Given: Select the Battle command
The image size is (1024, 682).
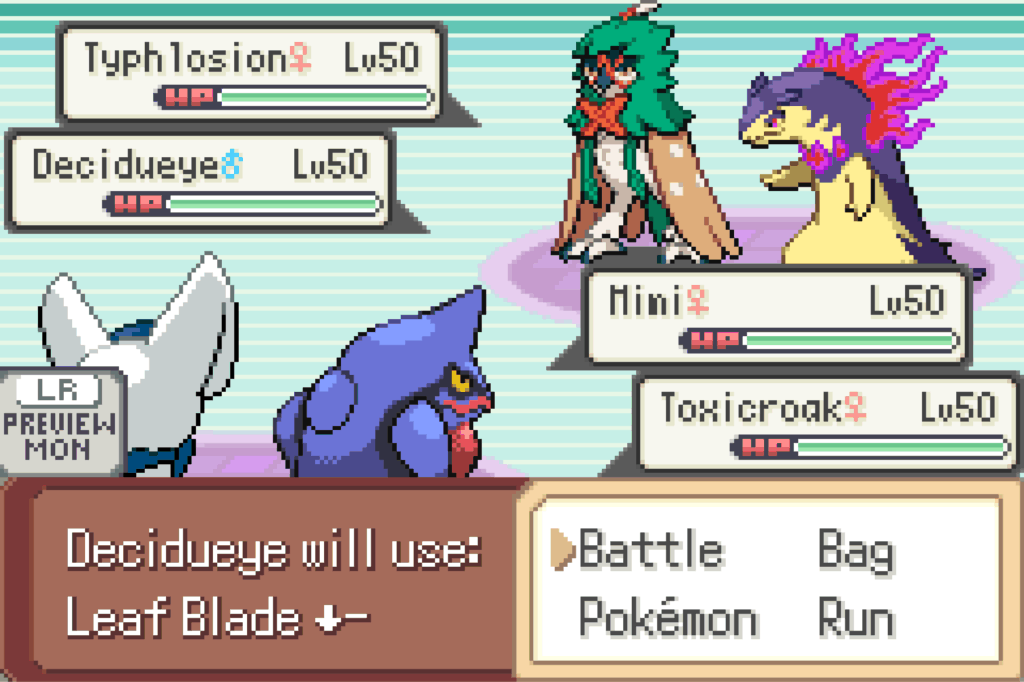Looking at the screenshot, I should pyautogui.click(x=650, y=551).
